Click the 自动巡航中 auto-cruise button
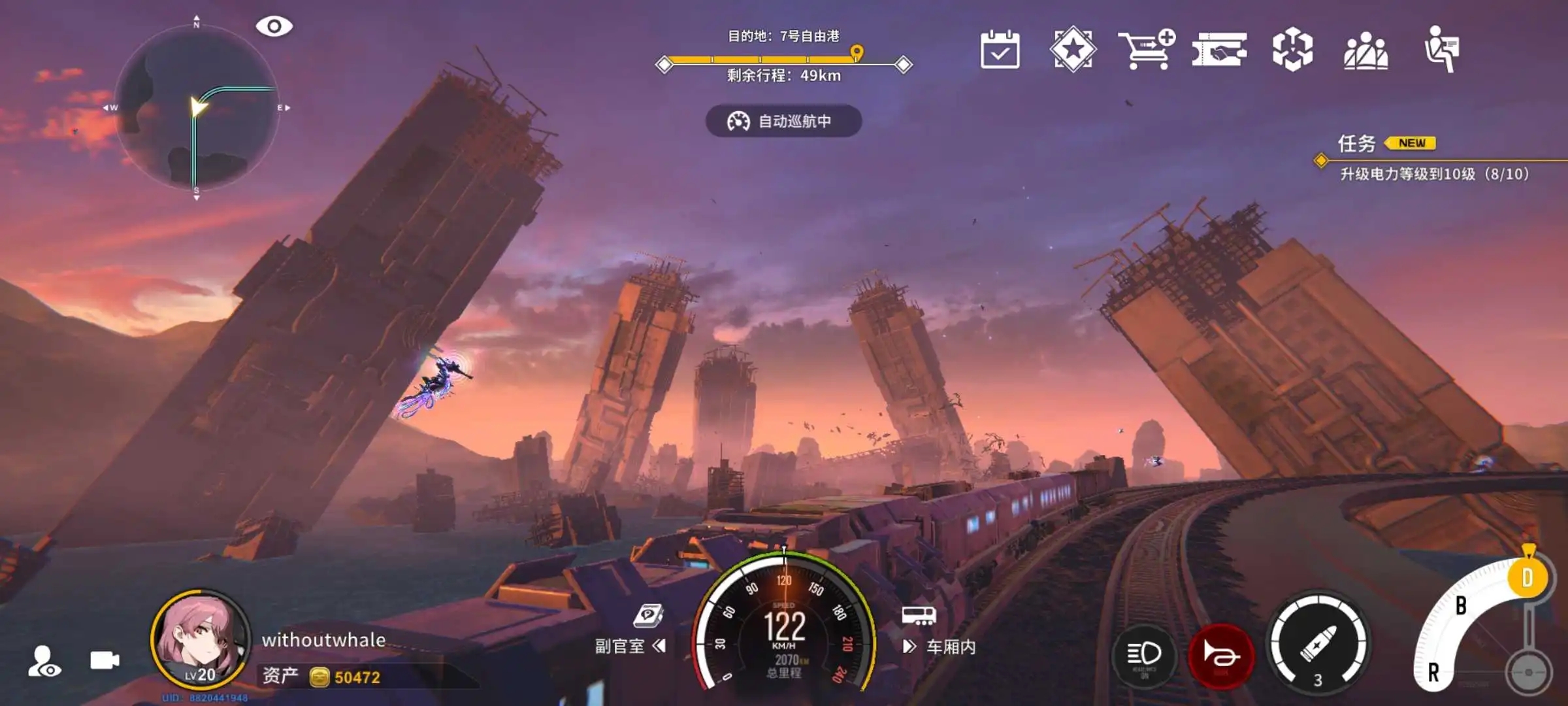The image size is (1568, 706). [x=783, y=121]
